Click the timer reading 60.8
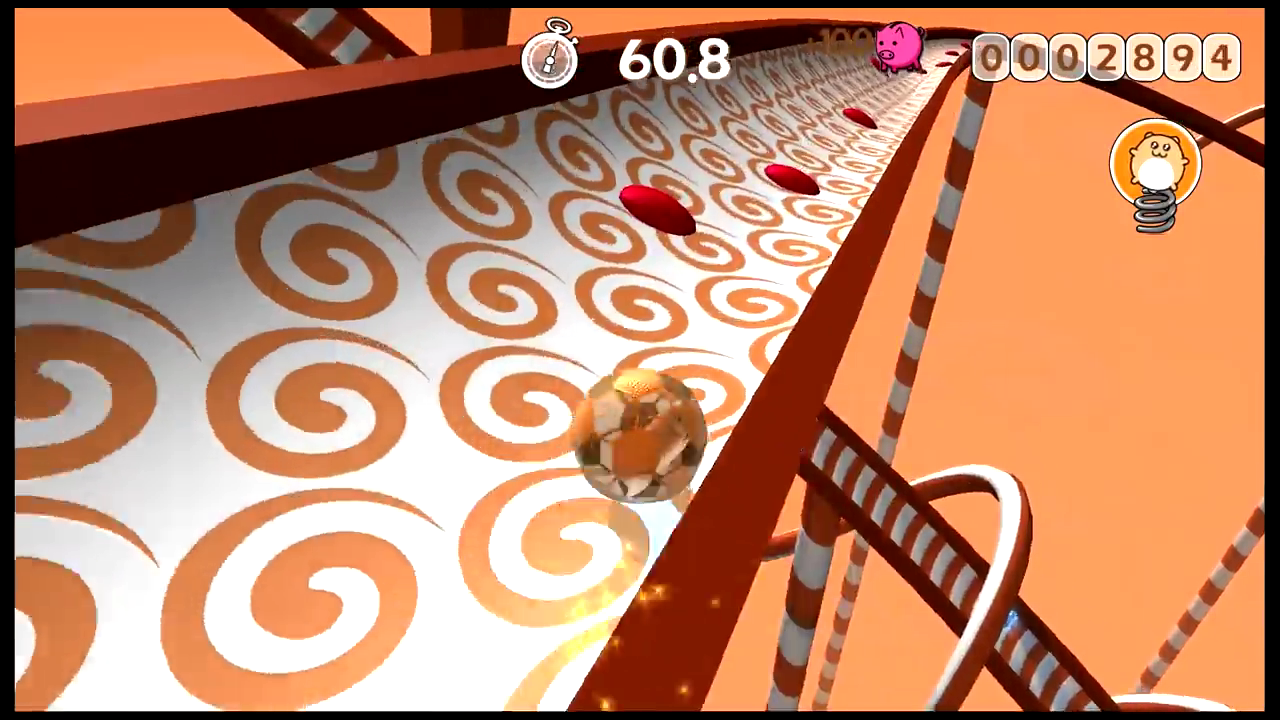Image resolution: width=1280 pixels, height=720 pixels. tap(673, 60)
